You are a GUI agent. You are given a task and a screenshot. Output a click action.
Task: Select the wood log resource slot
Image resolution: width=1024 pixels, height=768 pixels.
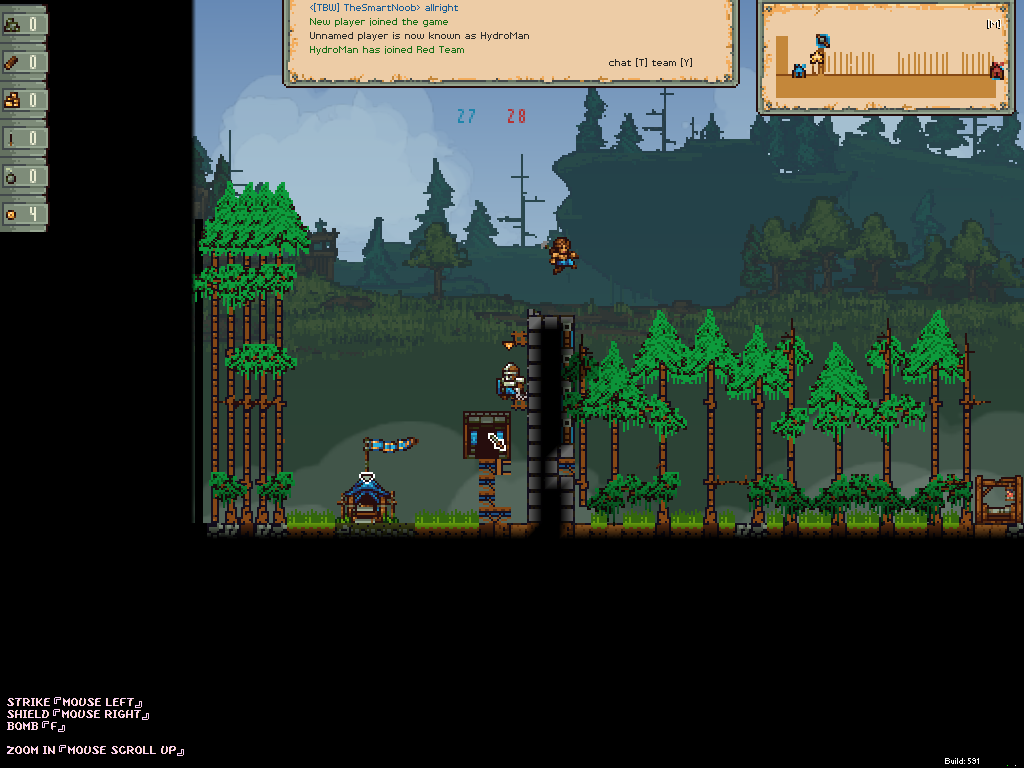[x=24, y=62]
